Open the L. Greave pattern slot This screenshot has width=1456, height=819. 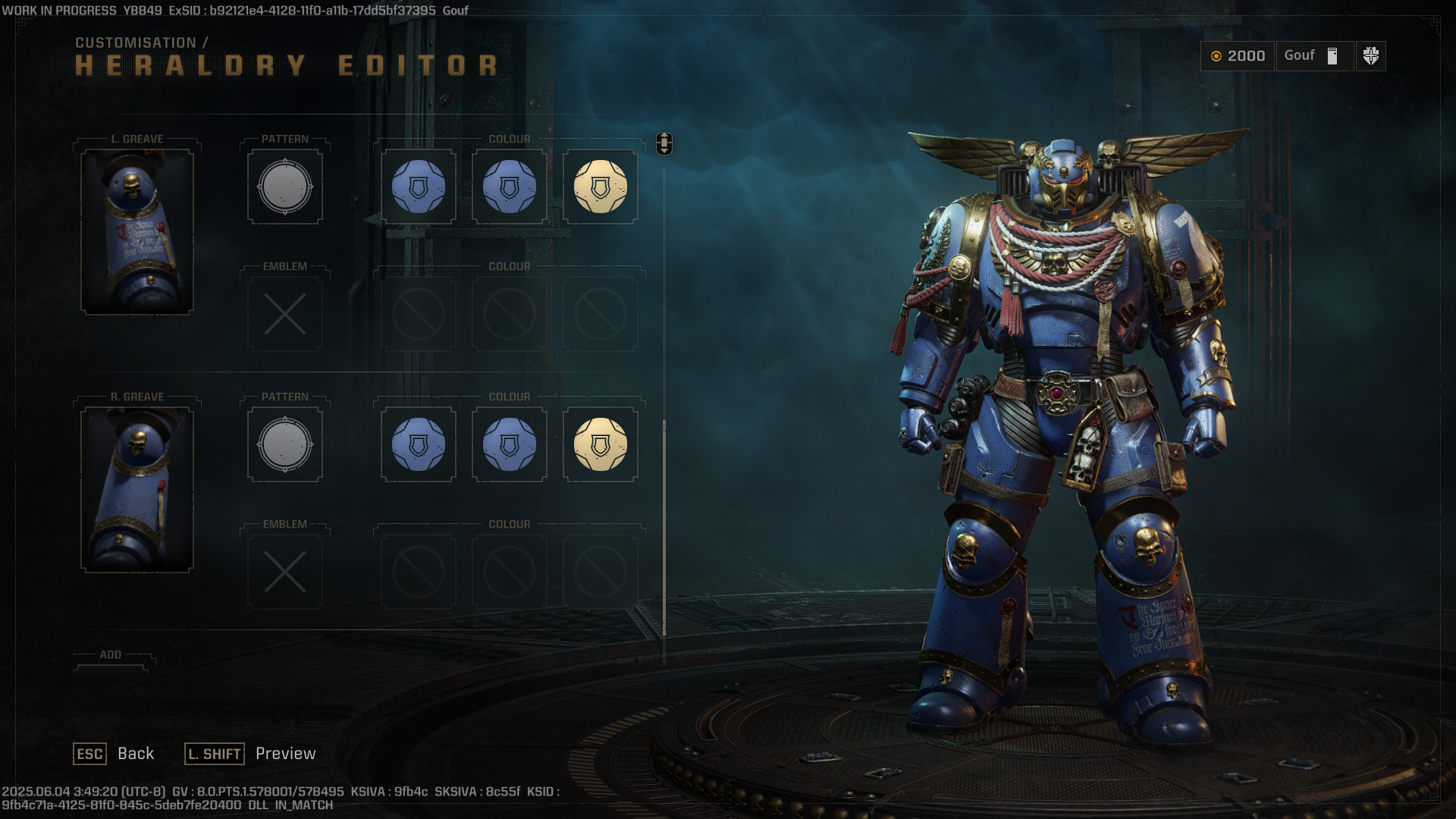(x=285, y=187)
